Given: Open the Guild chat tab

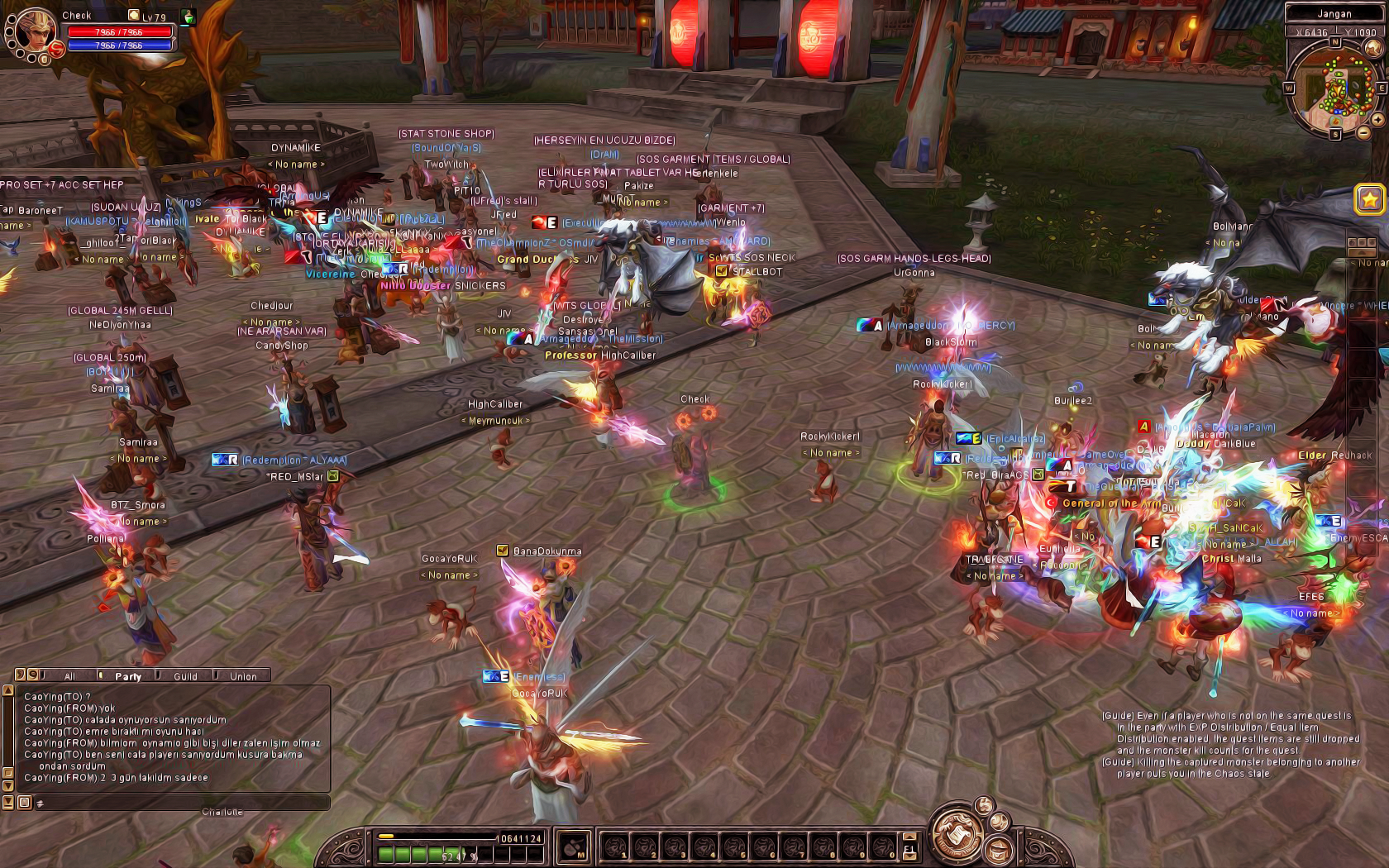Looking at the screenshot, I should point(185,676).
